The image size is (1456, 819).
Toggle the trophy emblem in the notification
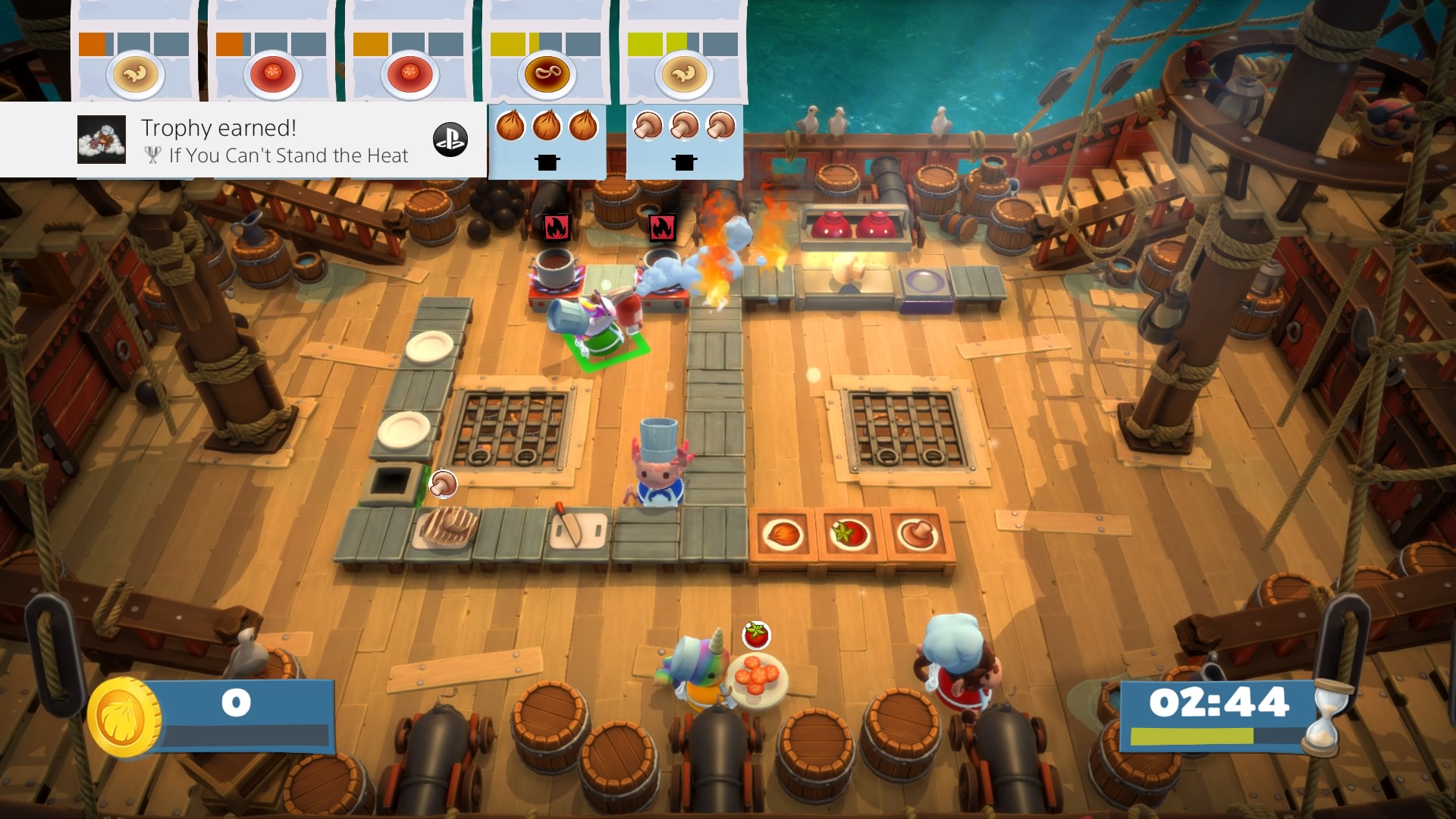152,155
